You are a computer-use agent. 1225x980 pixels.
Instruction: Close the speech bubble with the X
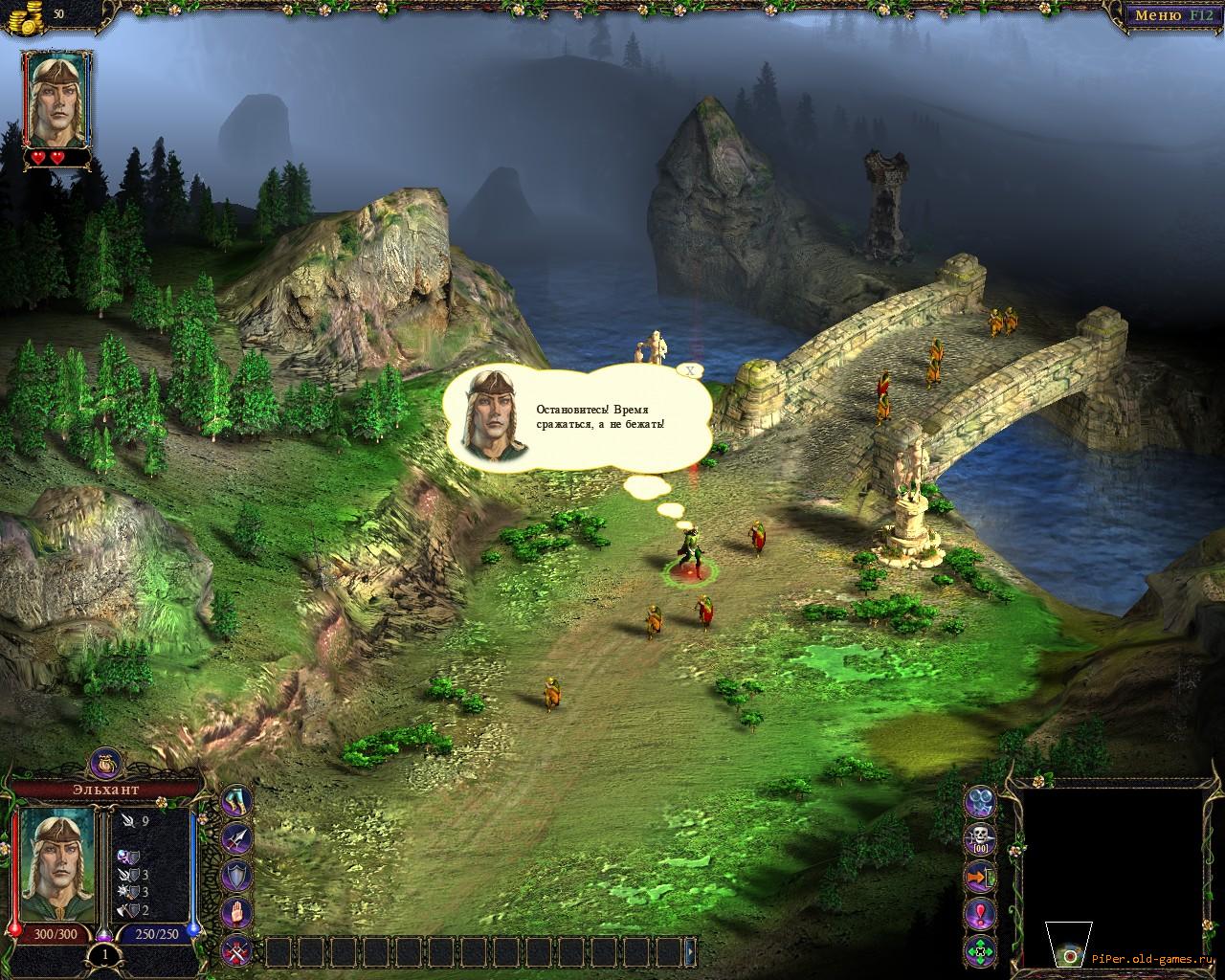click(x=689, y=369)
